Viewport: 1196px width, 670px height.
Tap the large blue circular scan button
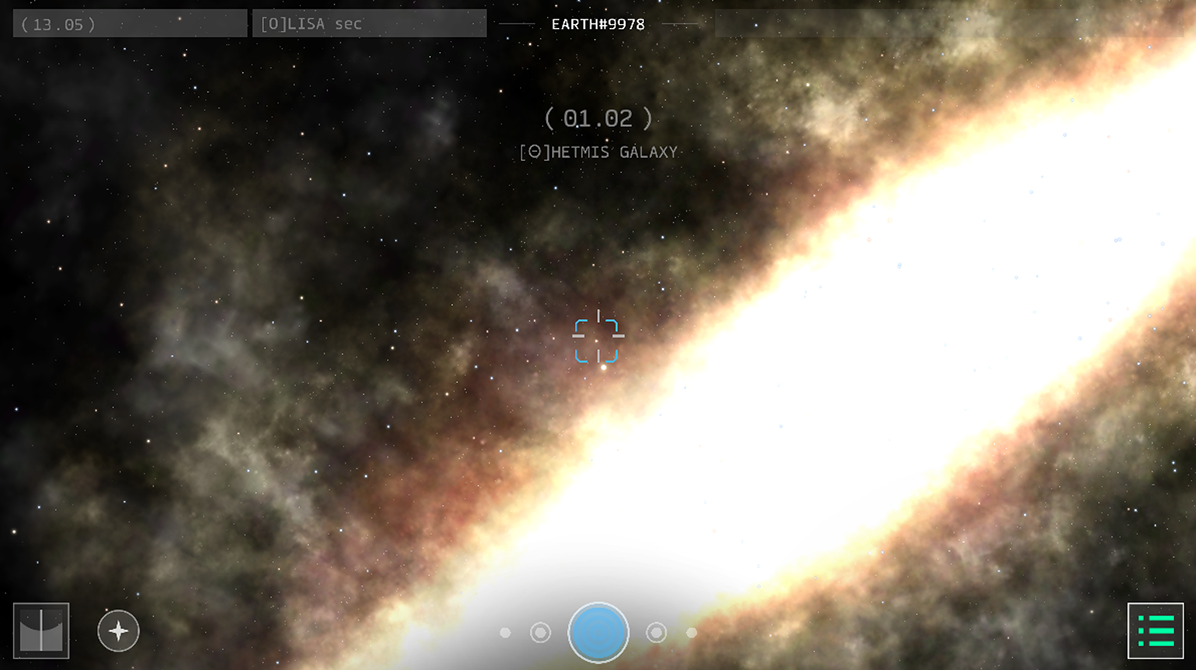(x=598, y=632)
